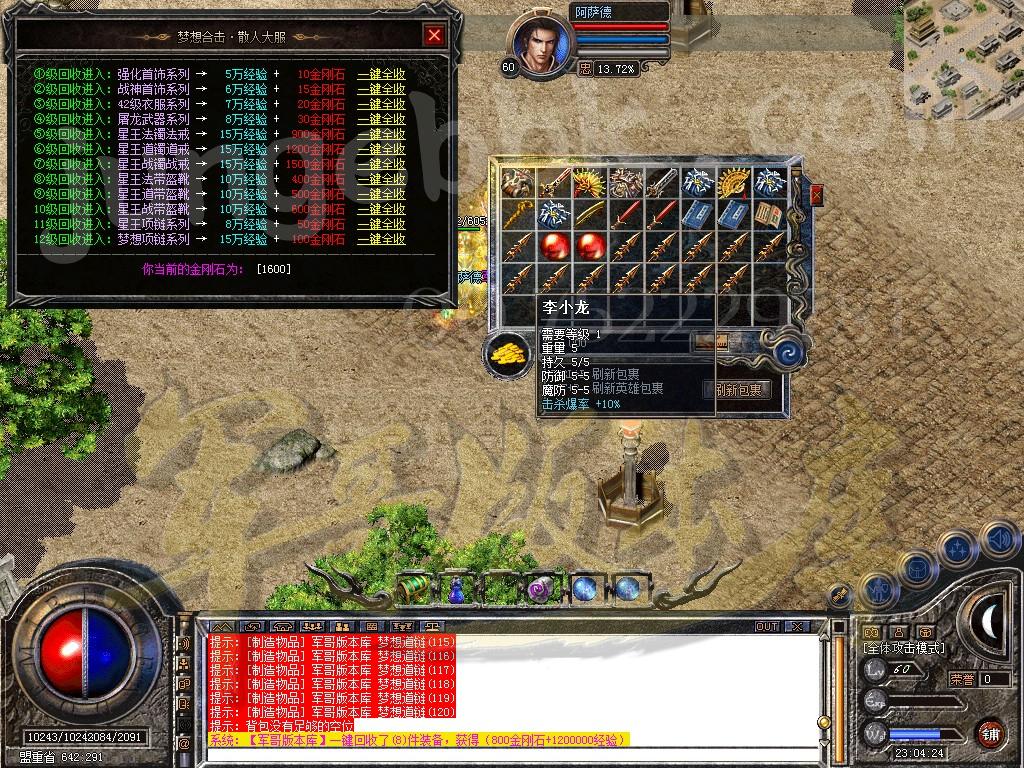The height and width of the screenshot is (768, 1024).
Task: Open the round red 铺 shop button
Action: point(990,733)
